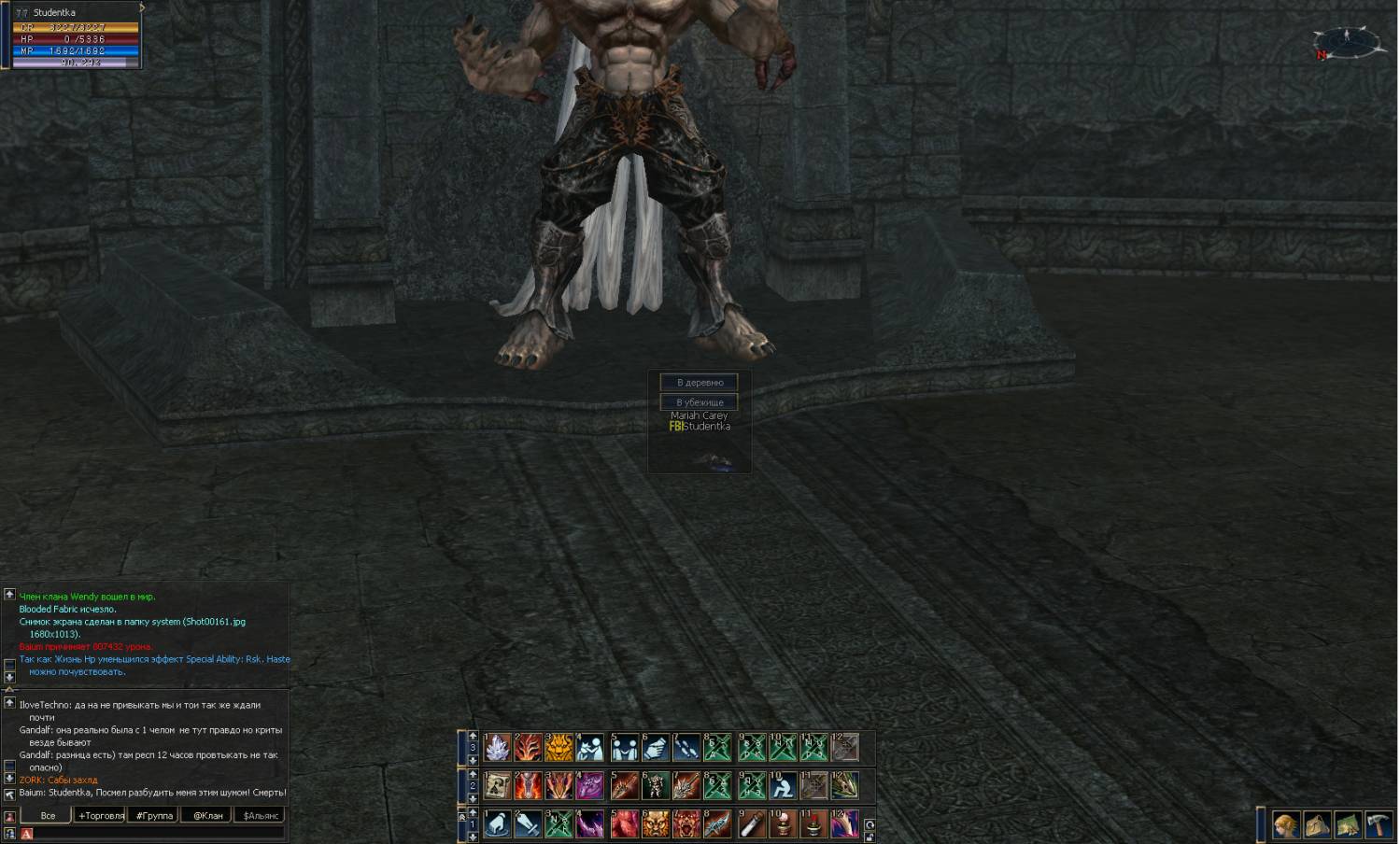This screenshot has height=844, width=1400.
Task: Show the "@Клан" chat tab
Action: pyautogui.click(x=207, y=816)
